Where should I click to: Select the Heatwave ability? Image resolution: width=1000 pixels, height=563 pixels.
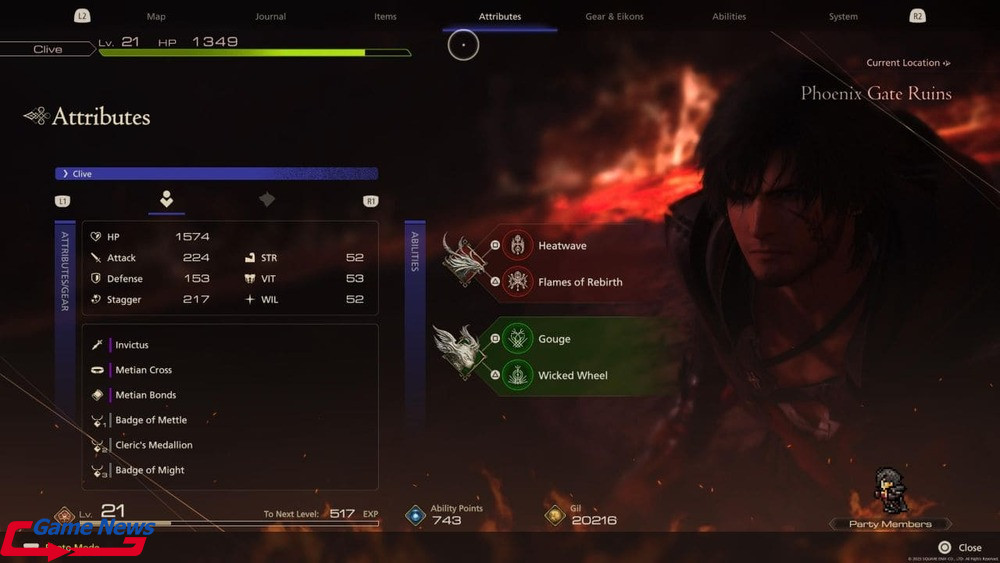(x=562, y=246)
